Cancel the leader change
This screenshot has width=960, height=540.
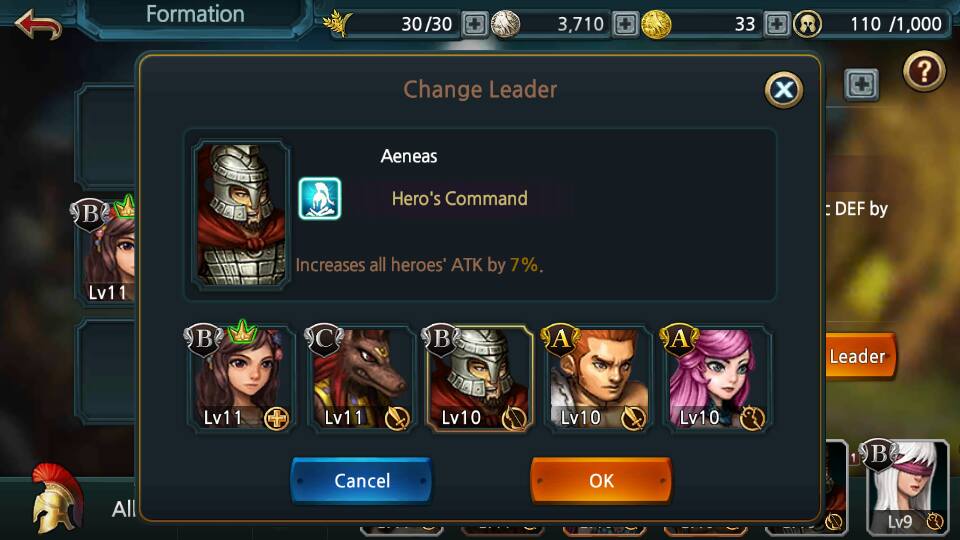[361, 481]
